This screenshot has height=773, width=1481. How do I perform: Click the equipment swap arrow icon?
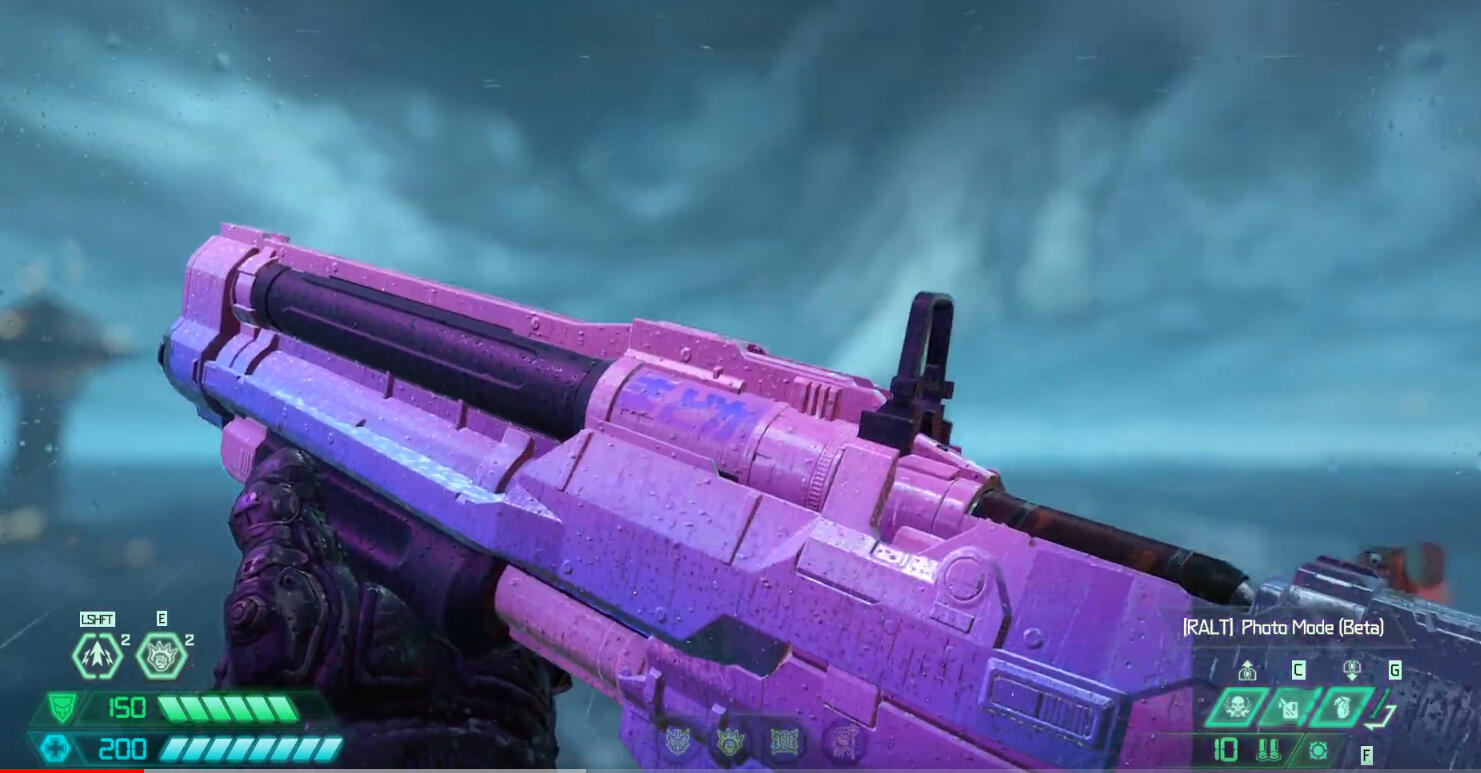point(1382,713)
